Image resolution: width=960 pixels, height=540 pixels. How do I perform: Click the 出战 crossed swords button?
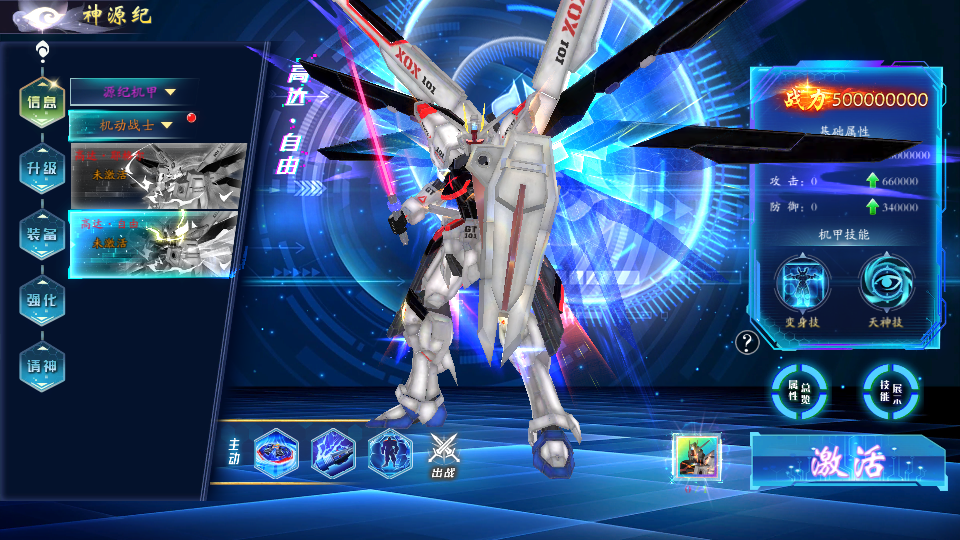pos(443,454)
